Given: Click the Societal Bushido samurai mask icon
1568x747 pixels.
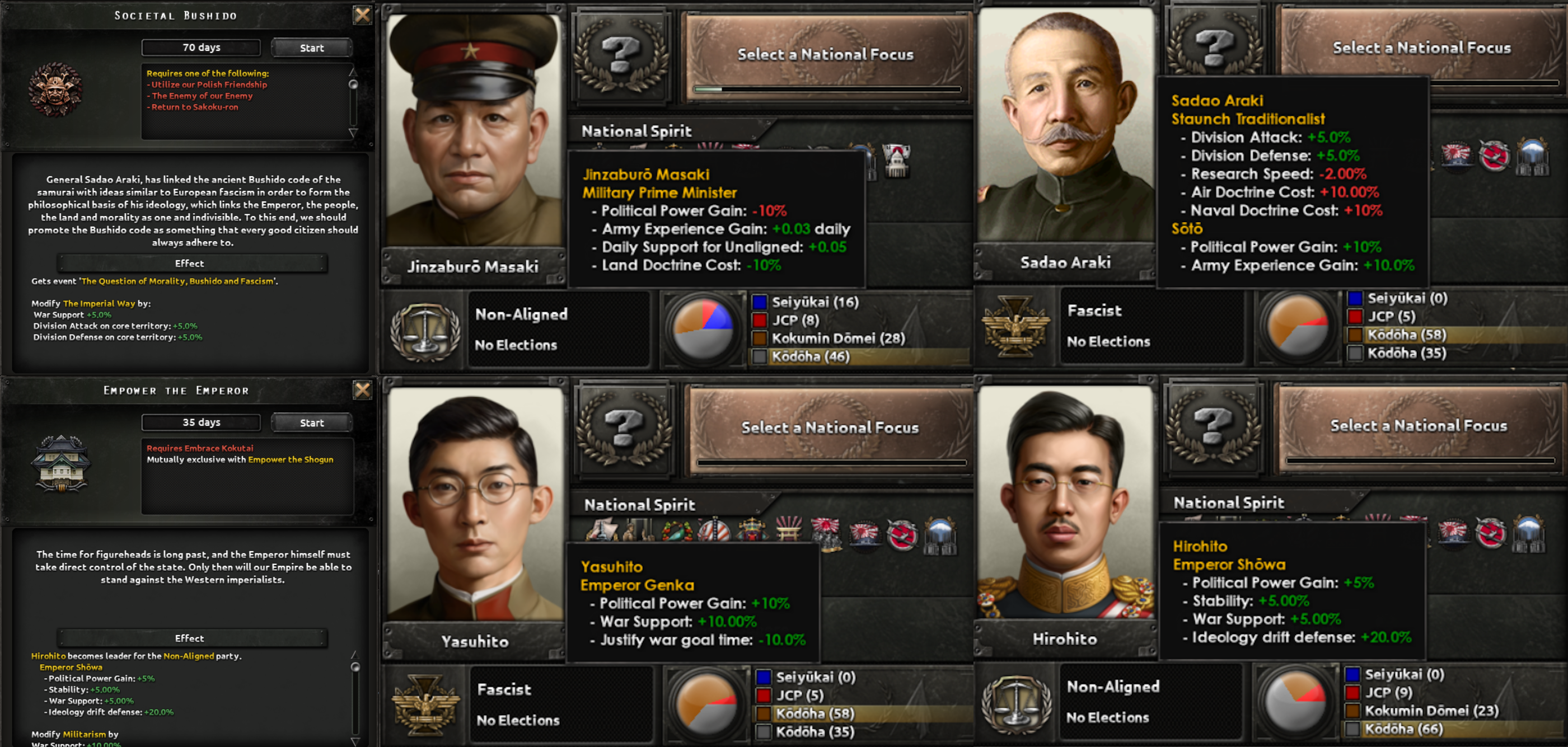Looking at the screenshot, I should tap(58, 88).
